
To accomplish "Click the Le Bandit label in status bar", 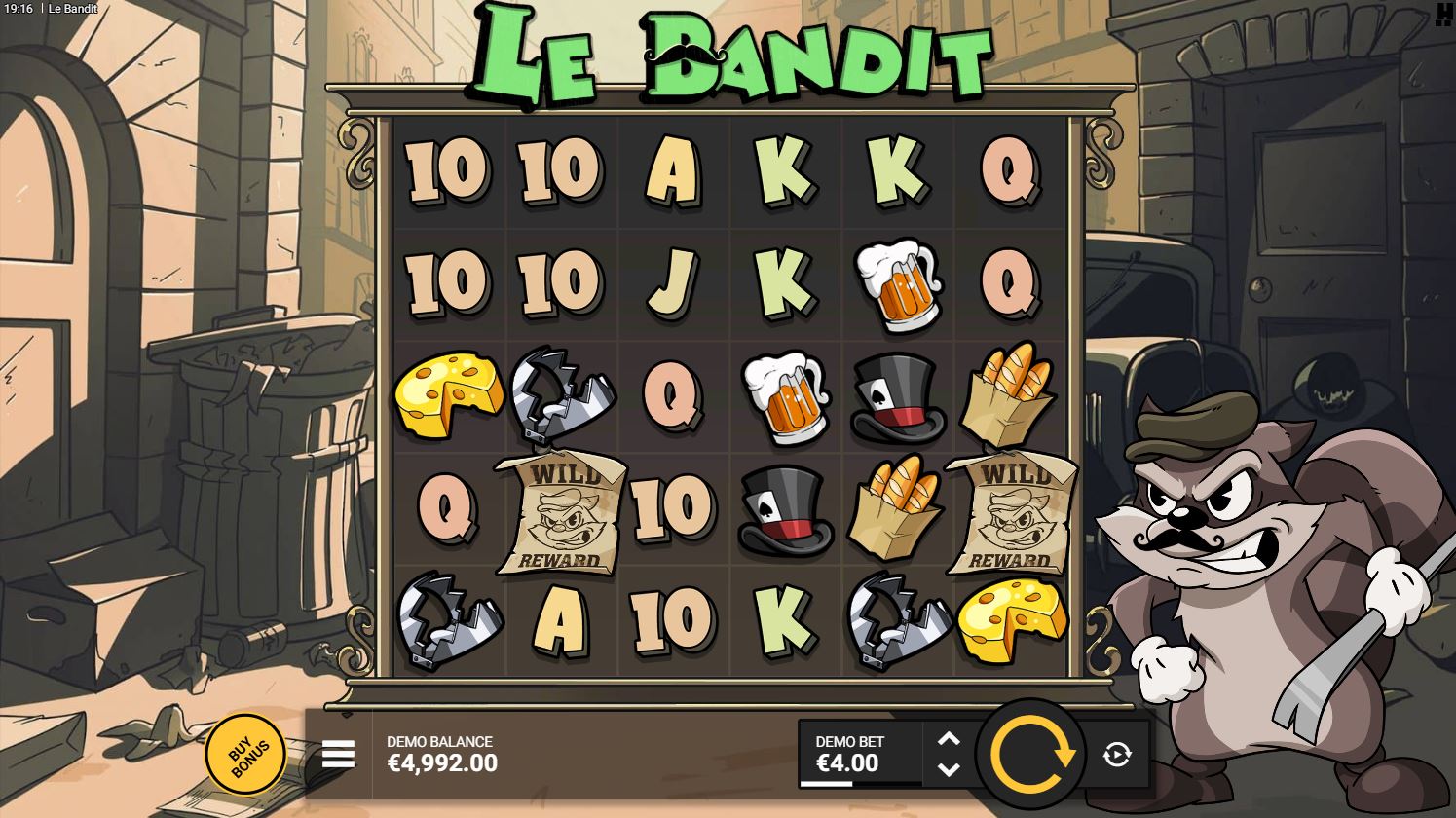I will click(x=75, y=9).
